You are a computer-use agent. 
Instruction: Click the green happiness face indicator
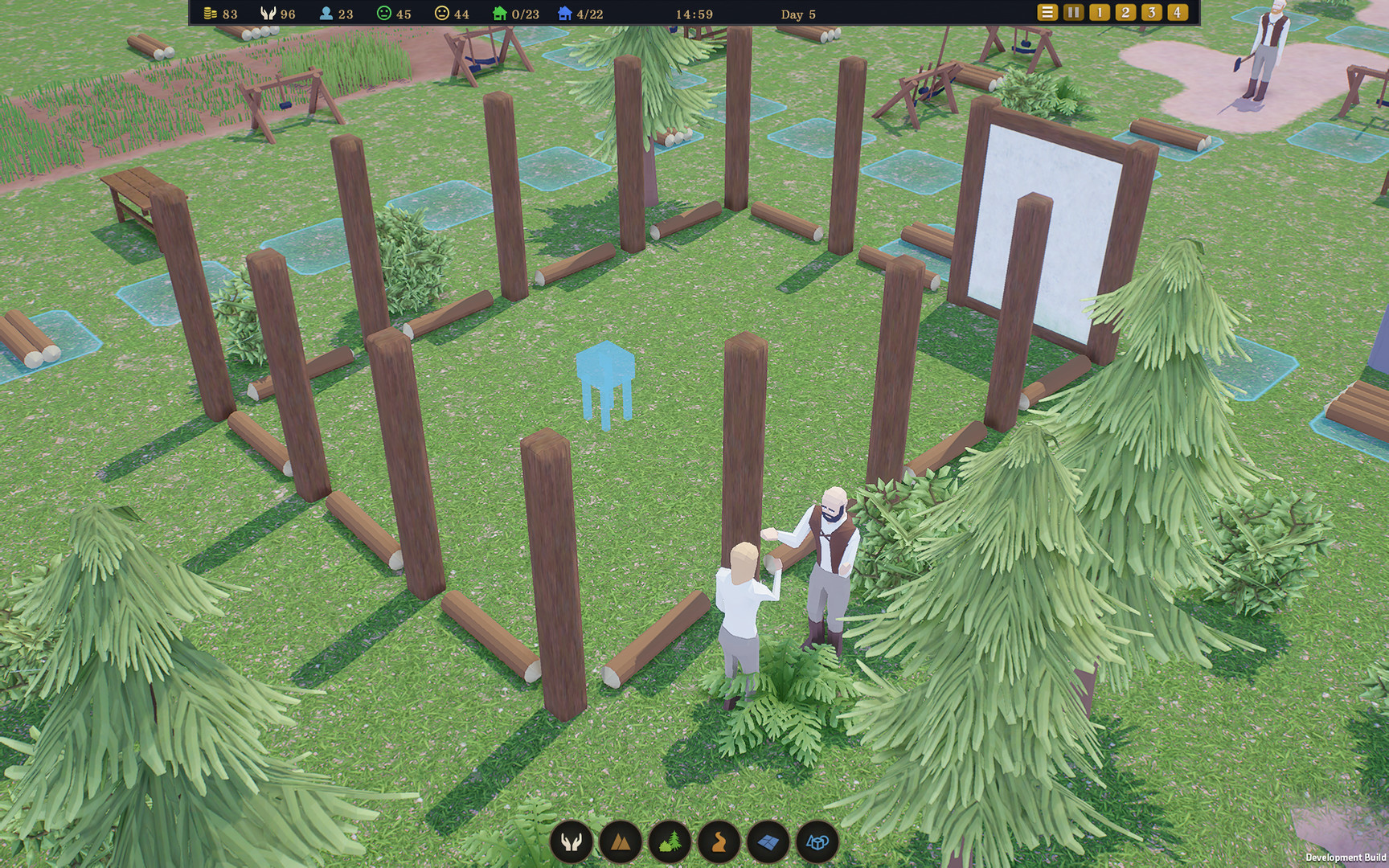(384, 14)
